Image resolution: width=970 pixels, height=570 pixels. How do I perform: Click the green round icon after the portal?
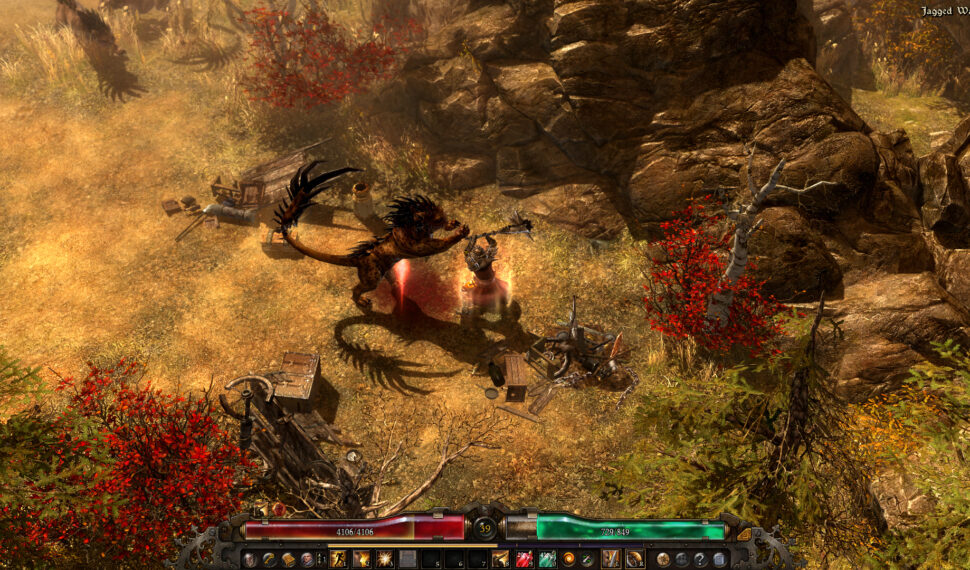[x=587, y=559]
